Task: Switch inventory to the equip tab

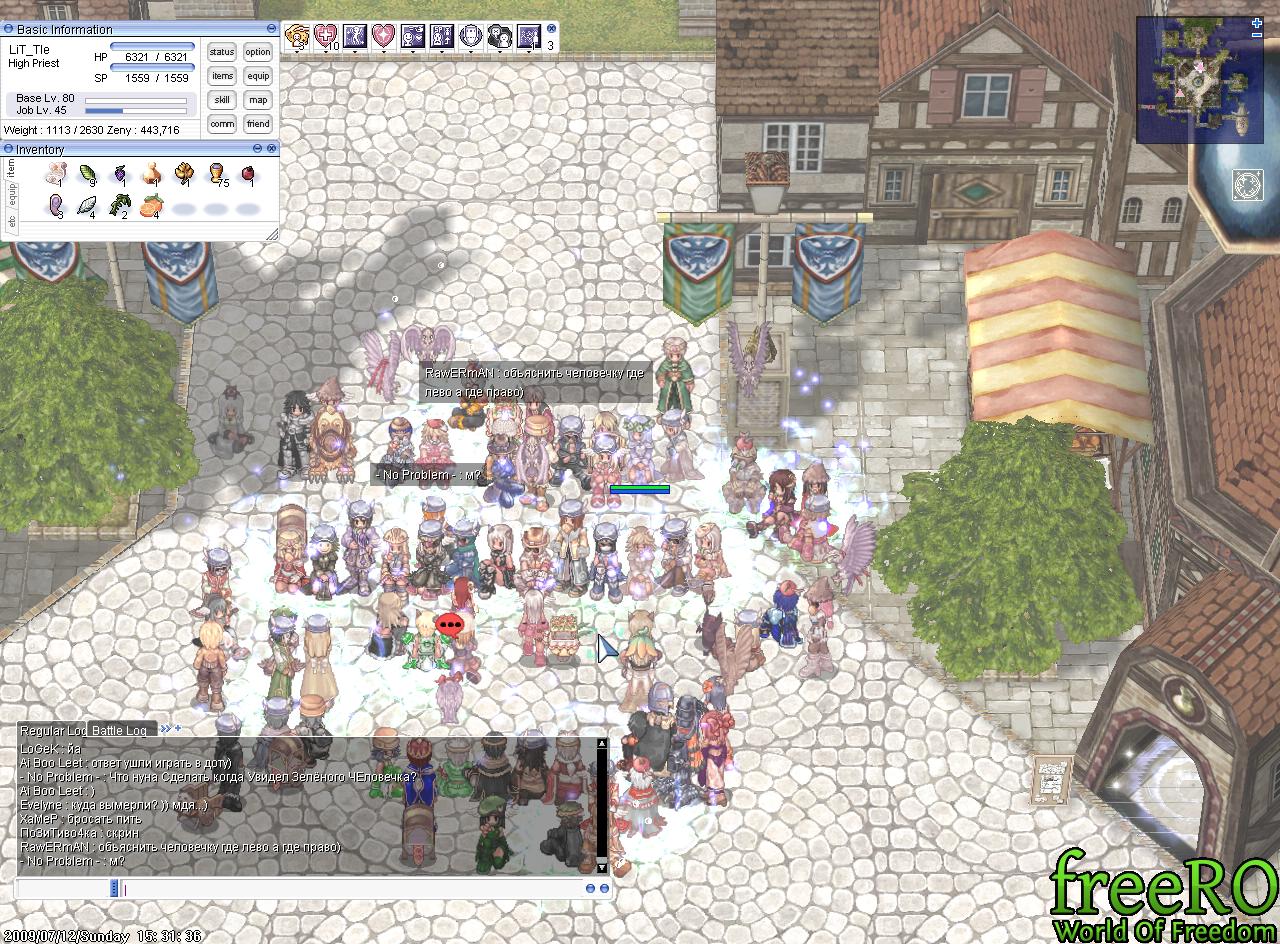Action: tap(12, 192)
